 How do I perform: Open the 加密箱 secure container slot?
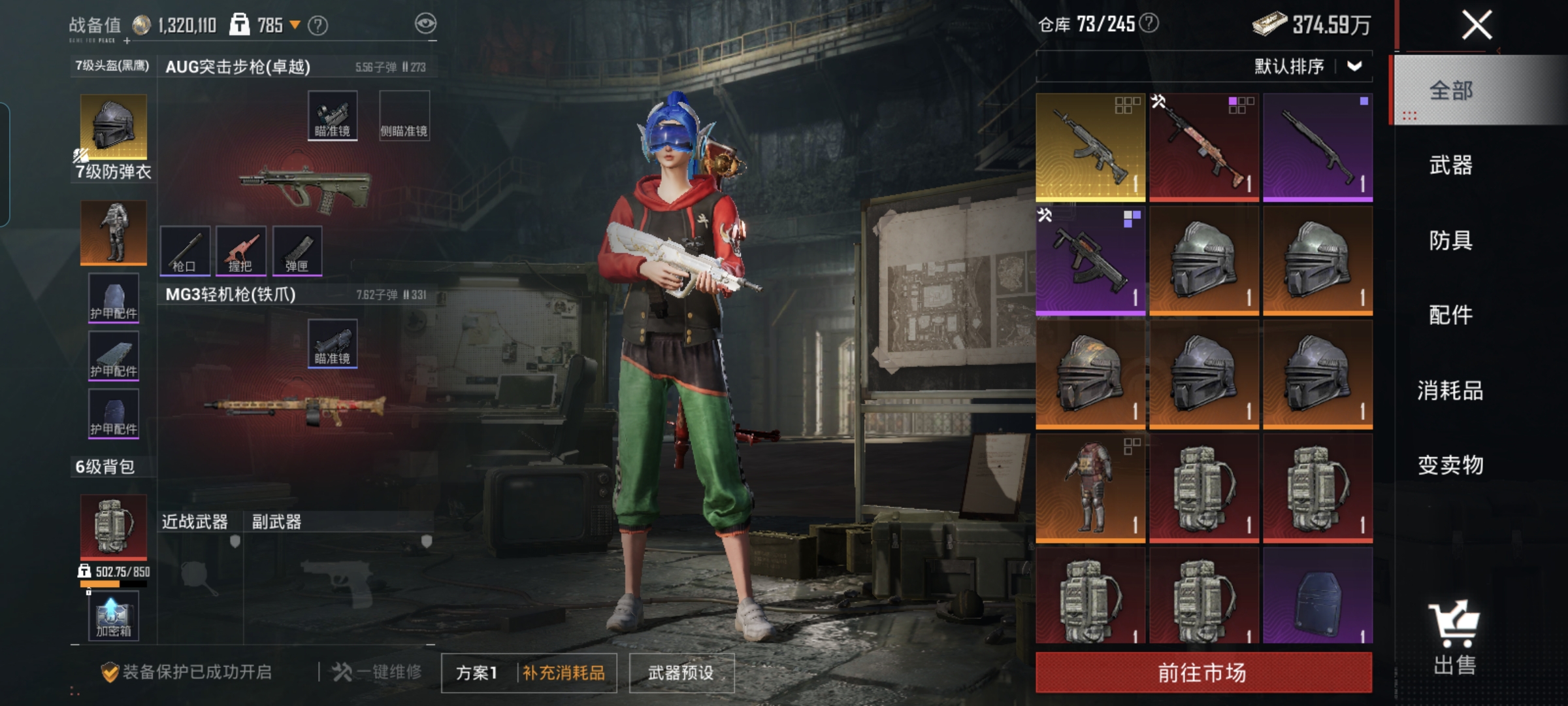pos(114,616)
